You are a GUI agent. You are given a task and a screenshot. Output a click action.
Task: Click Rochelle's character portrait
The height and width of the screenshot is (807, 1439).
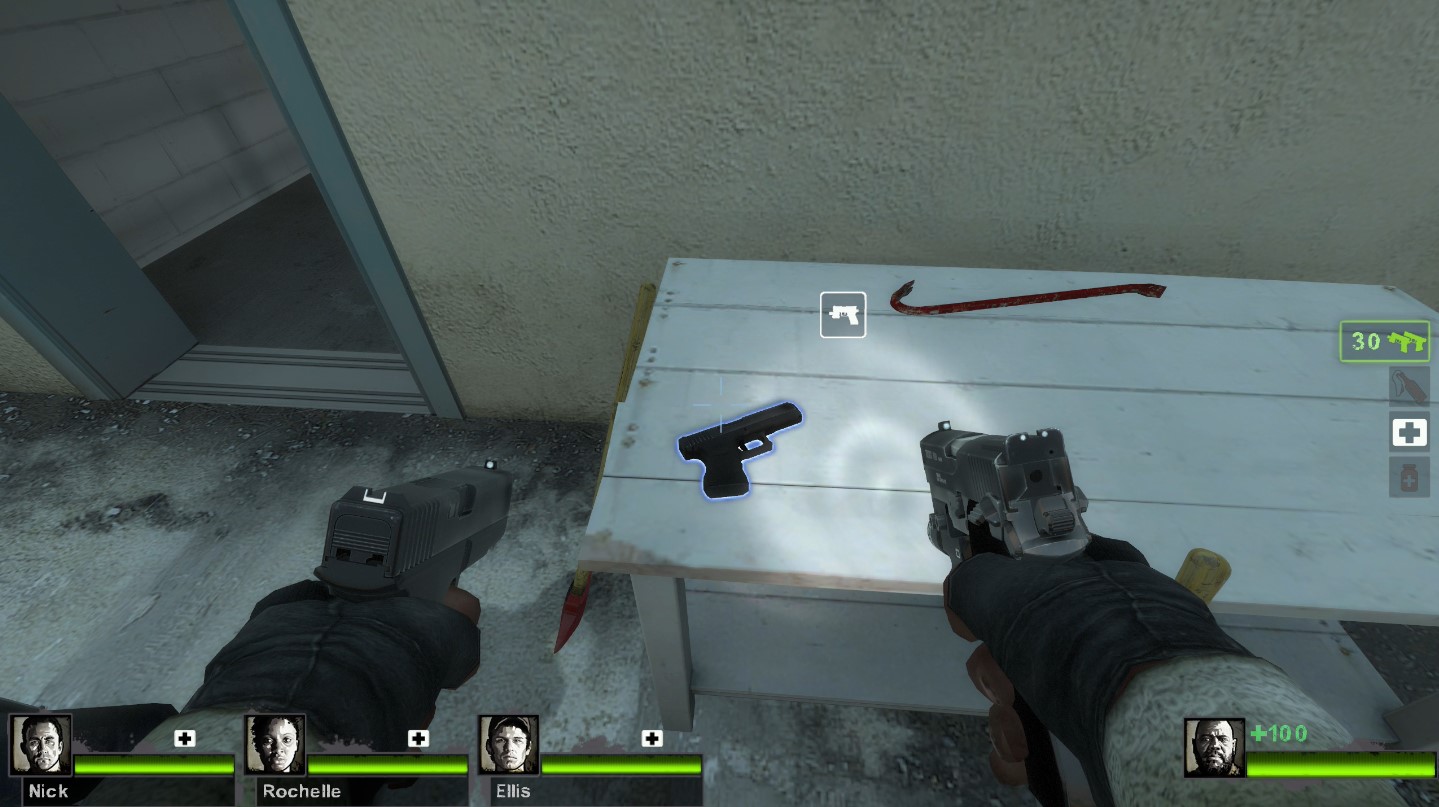(x=274, y=744)
